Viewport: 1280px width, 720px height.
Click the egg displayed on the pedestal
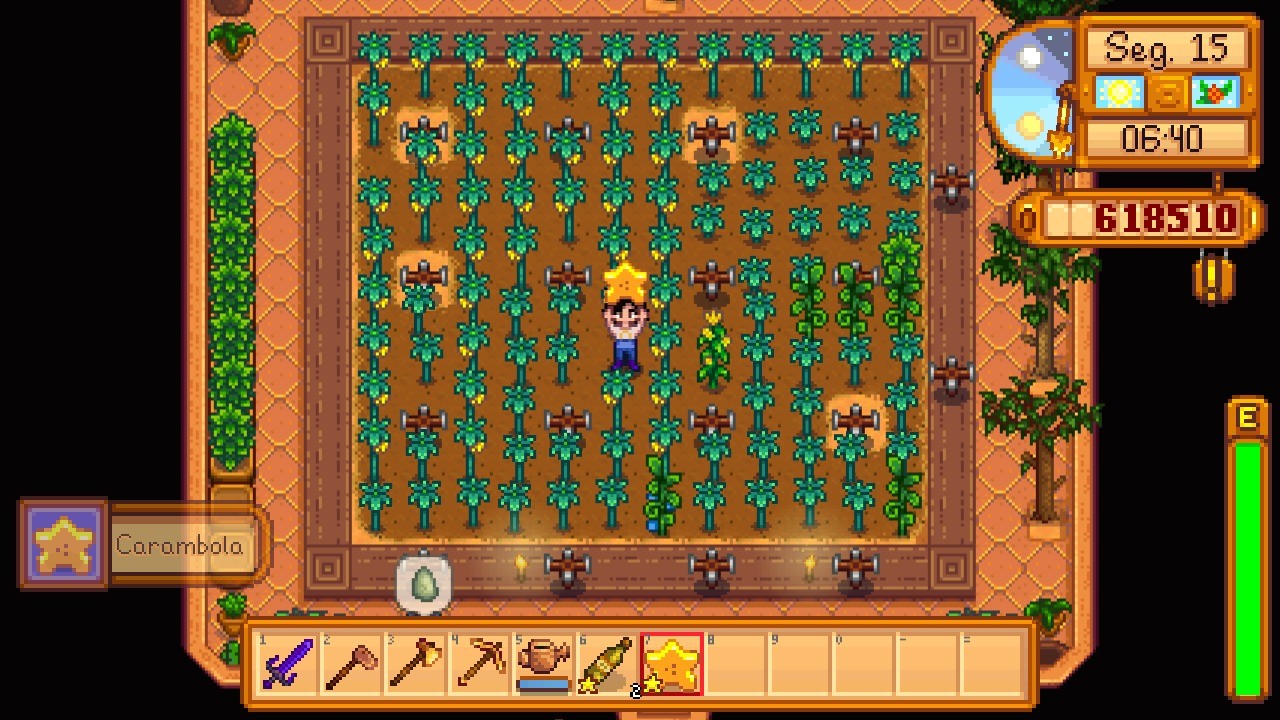424,583
